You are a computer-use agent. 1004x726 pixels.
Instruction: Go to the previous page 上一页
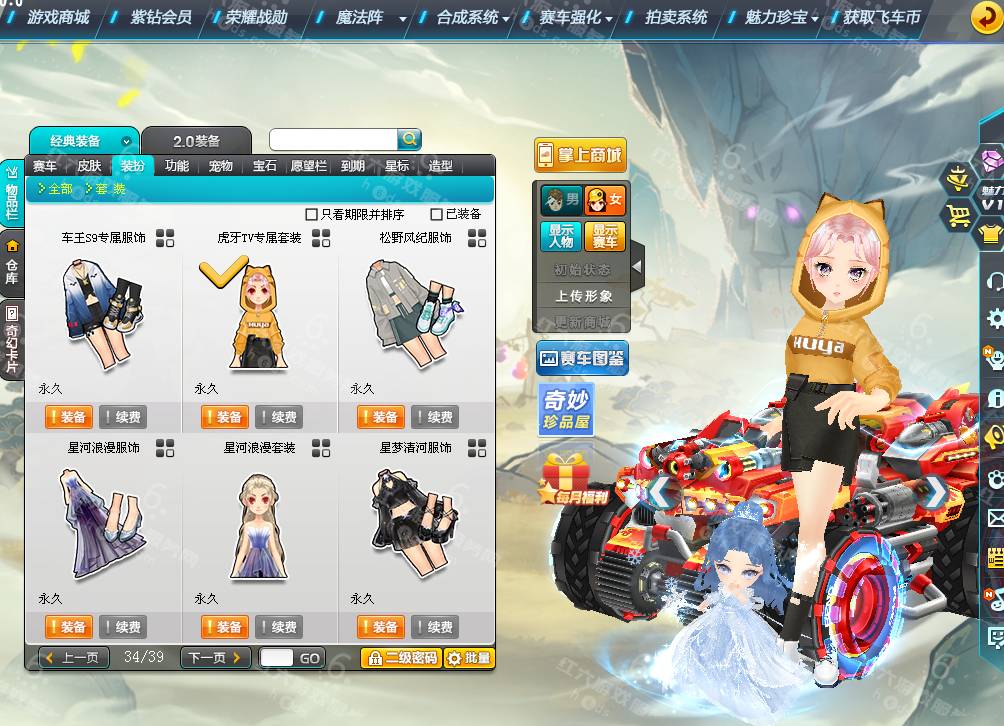(74, 658)
